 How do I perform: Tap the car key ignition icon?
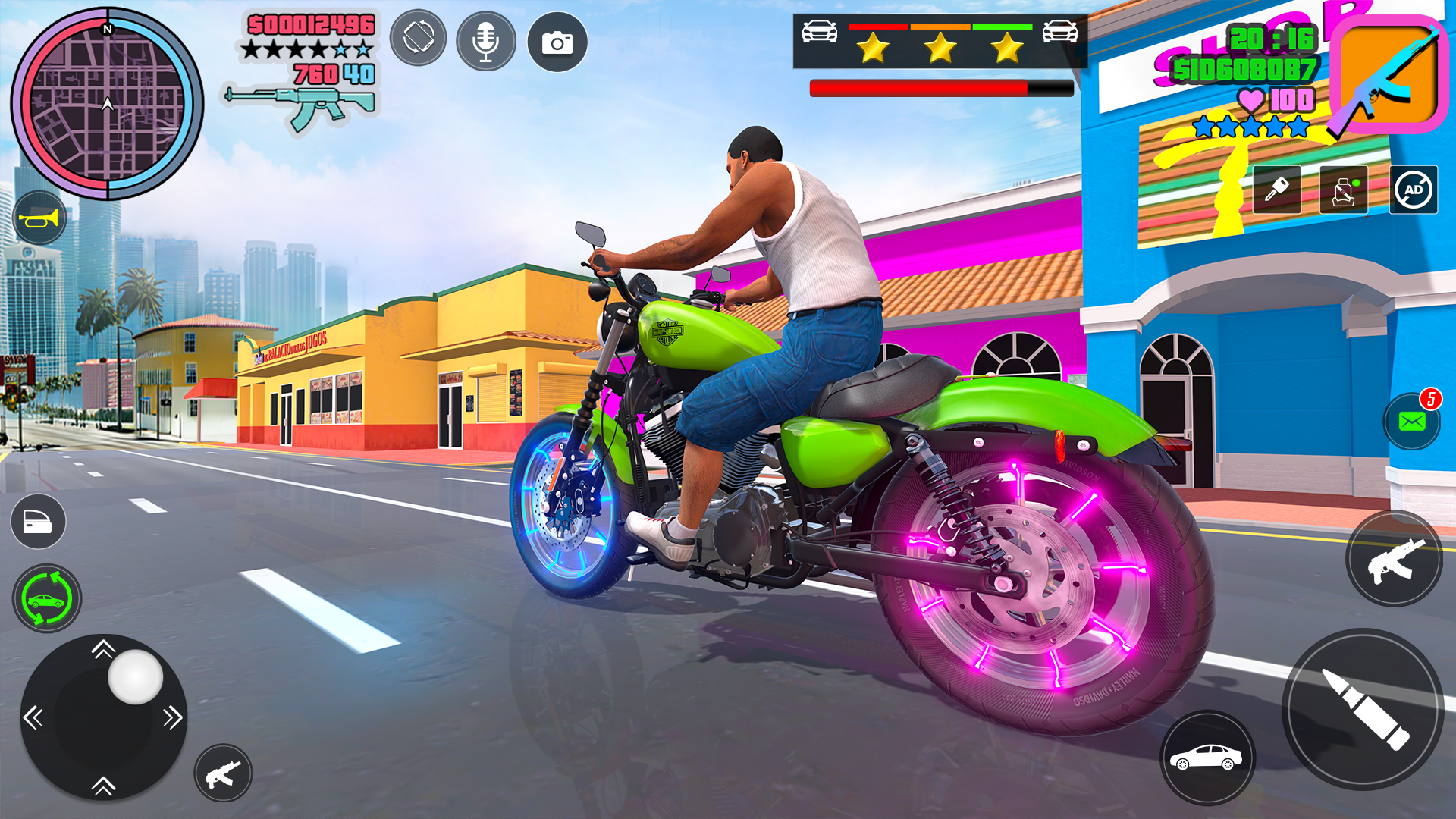click(1278, 190)
